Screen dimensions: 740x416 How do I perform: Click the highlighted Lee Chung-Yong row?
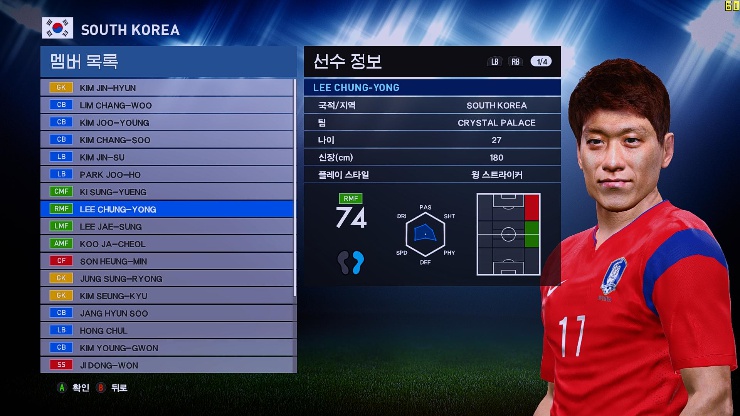point(168,209)
